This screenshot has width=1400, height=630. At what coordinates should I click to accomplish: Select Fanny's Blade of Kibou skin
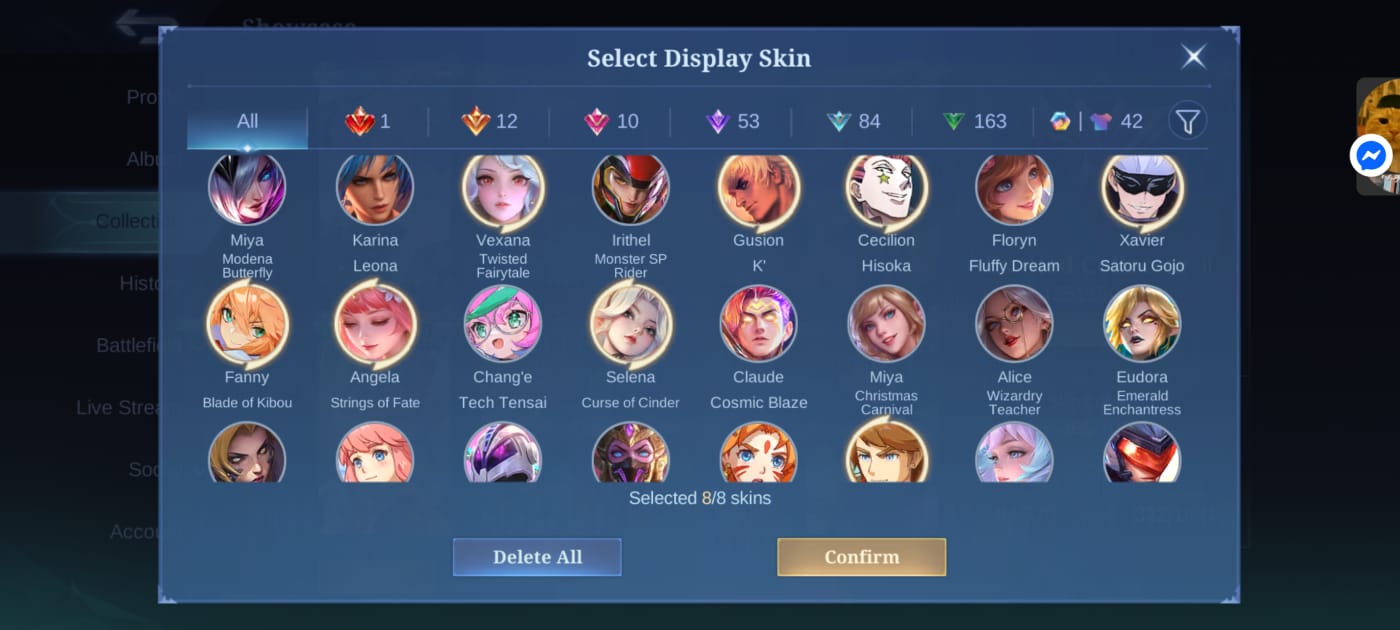click(247, 324)
